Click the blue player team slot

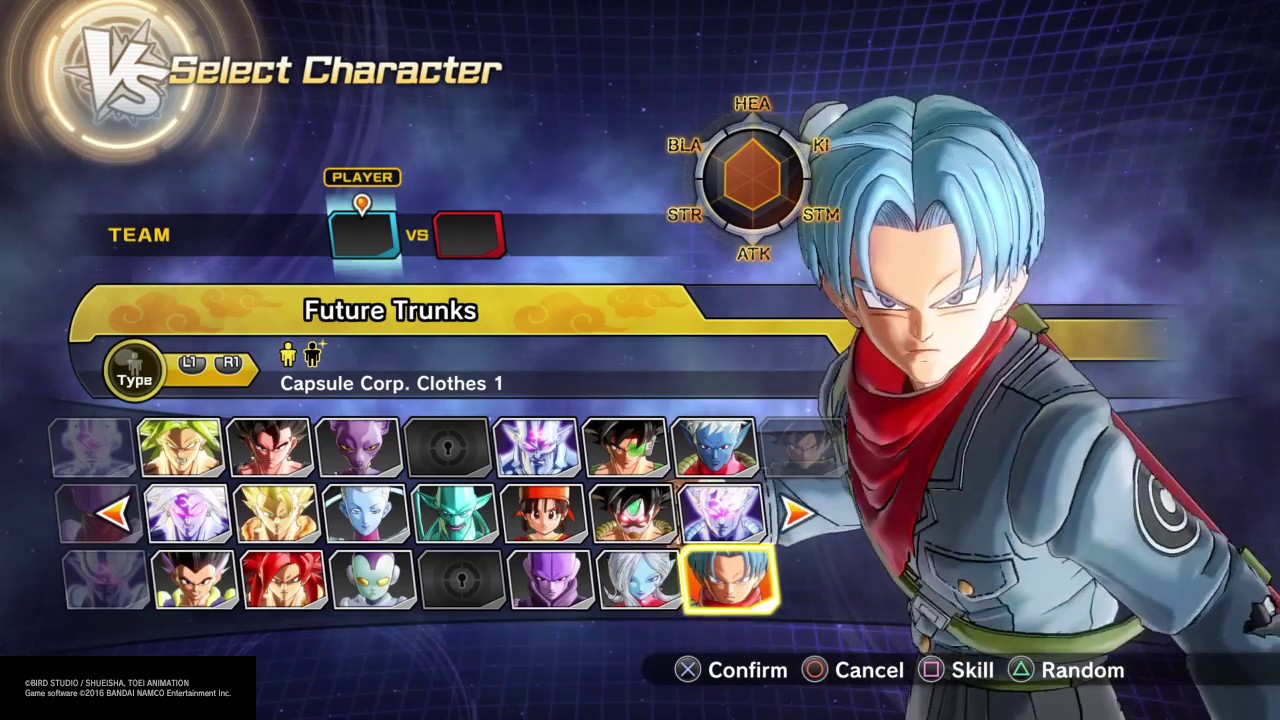tap(364, 236)
